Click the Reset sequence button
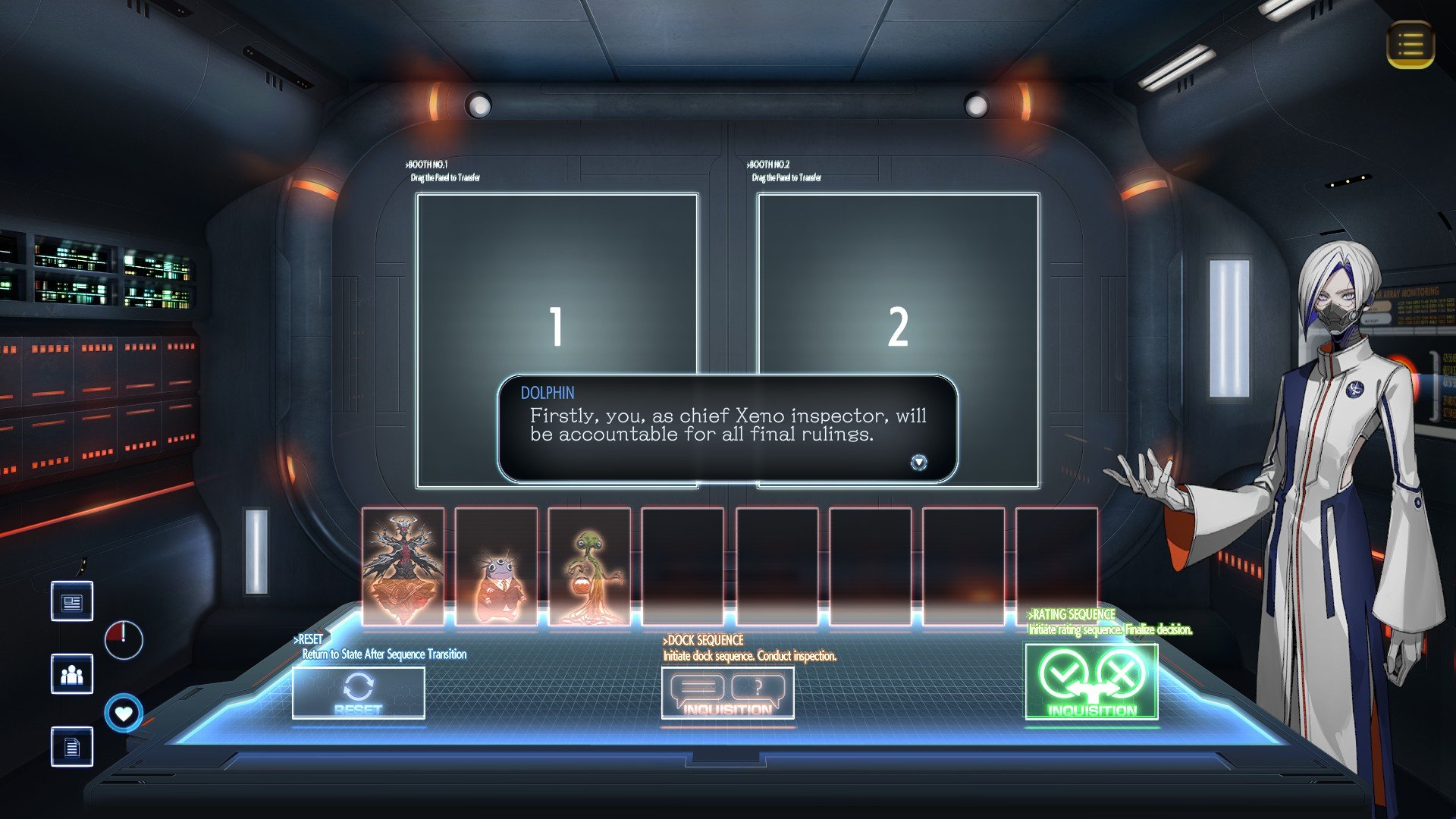Image resolution: width=1456 pixels, height=819 pixels. pyautogui.click(x=358, y=693)
